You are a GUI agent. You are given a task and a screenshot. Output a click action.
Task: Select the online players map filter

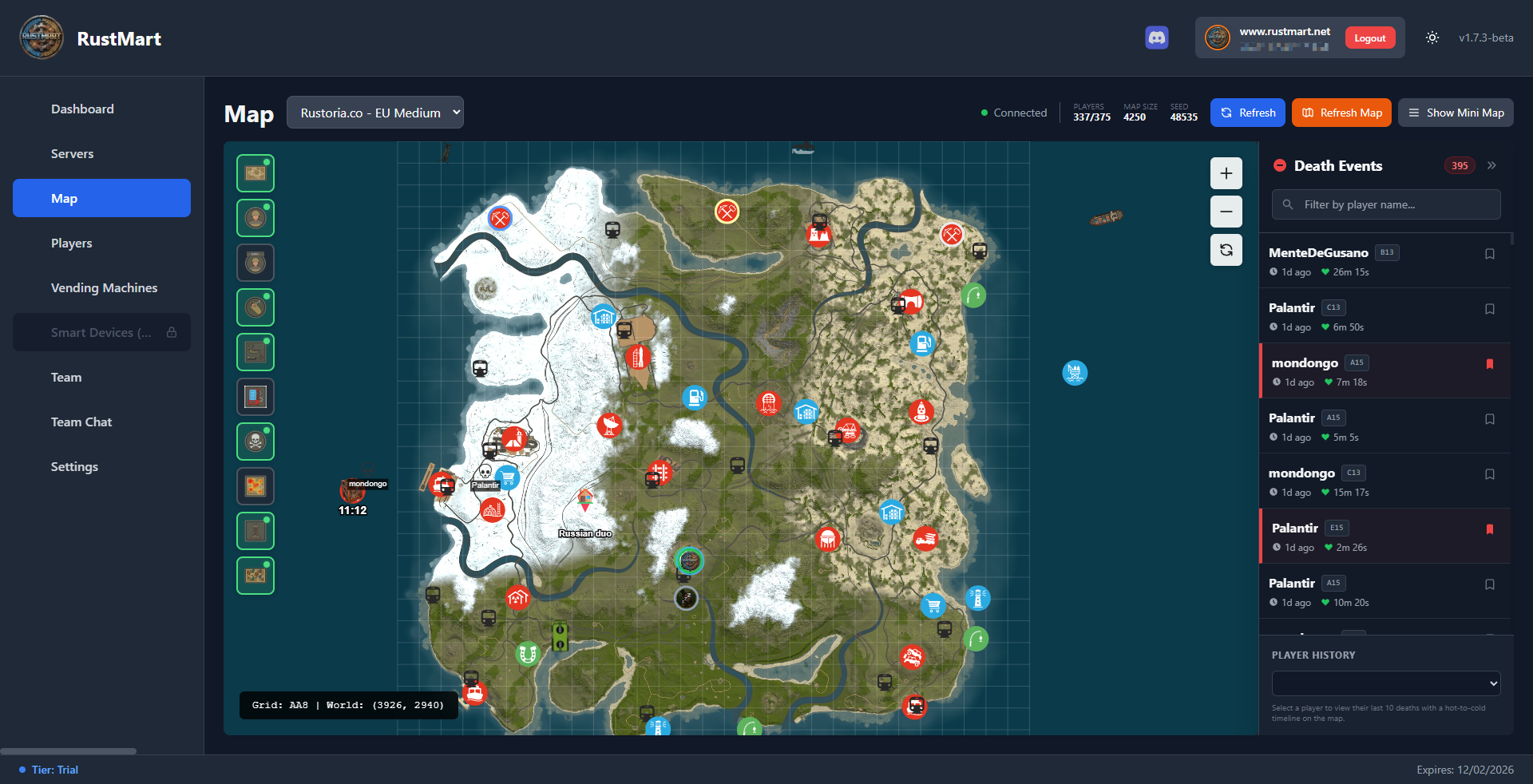click(255, 218)
